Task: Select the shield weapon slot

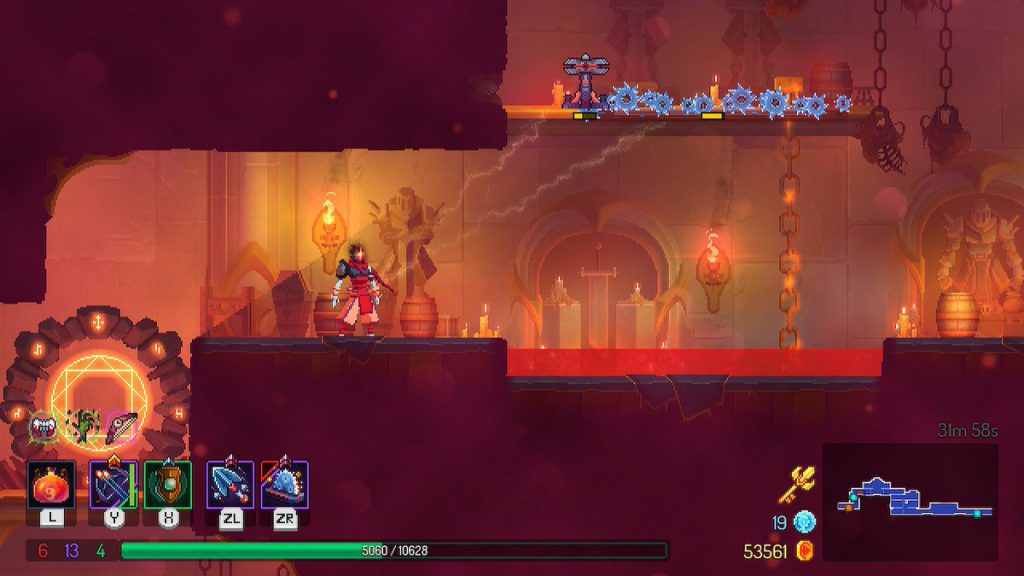Action: click(168, 484)
